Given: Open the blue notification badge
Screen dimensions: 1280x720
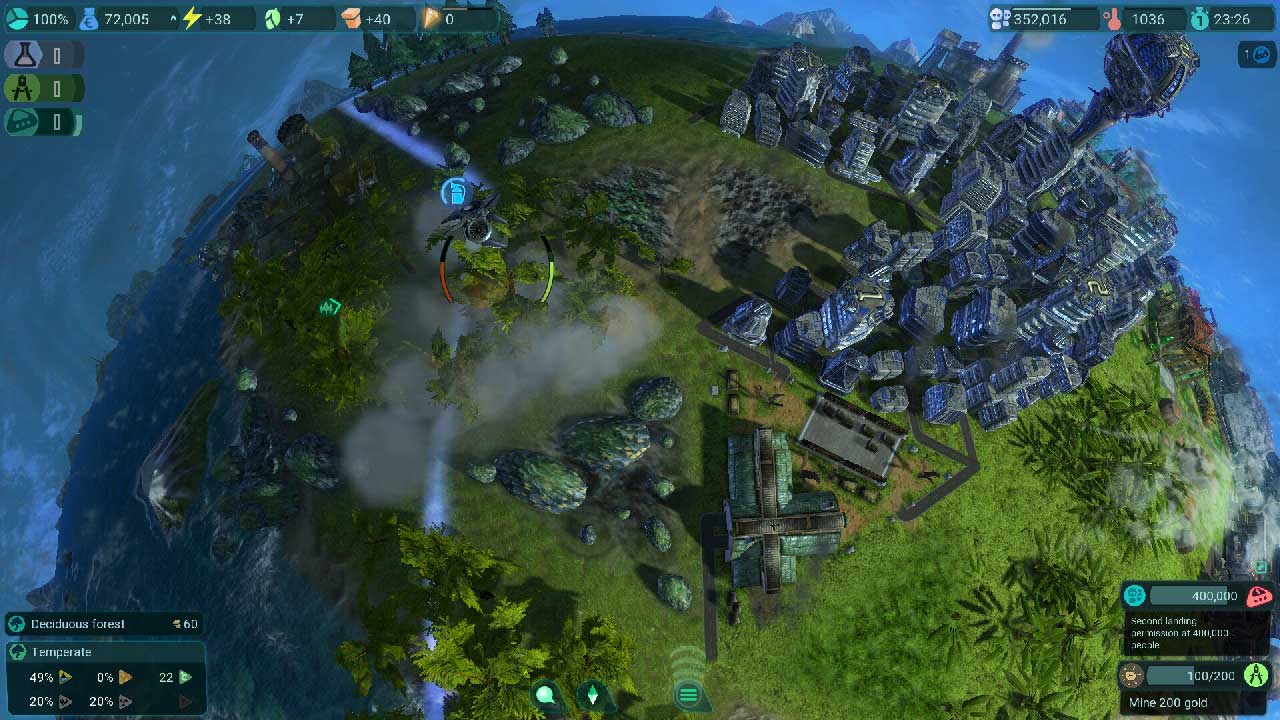Looking at the screenshot, I should click(1255, 55).
